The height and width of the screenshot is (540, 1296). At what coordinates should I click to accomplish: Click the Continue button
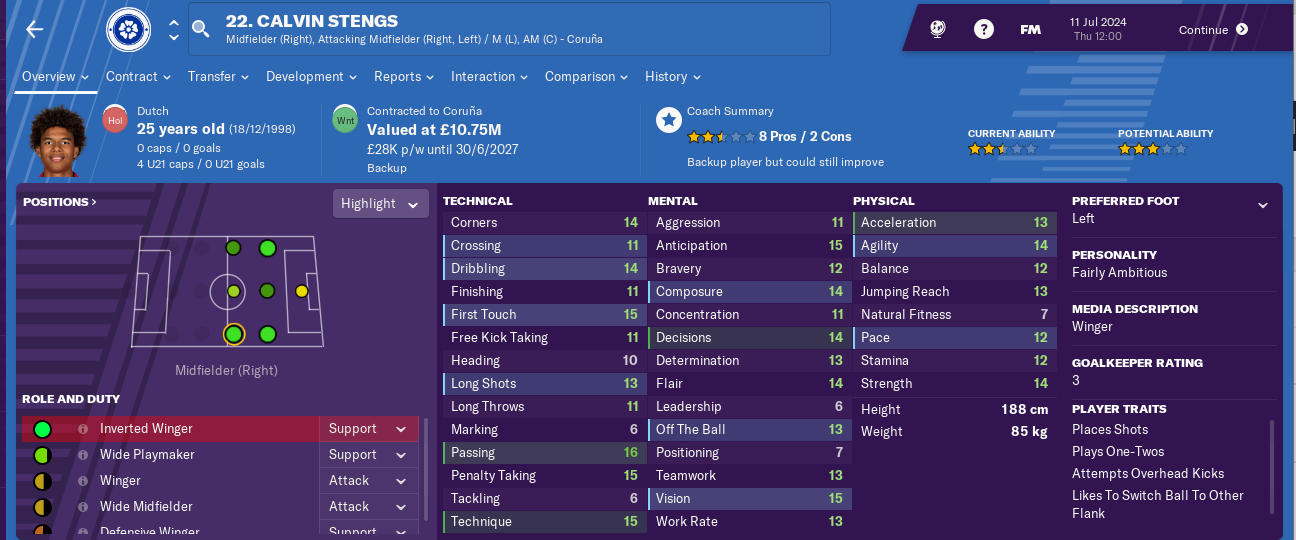[x=1213, y=30]
